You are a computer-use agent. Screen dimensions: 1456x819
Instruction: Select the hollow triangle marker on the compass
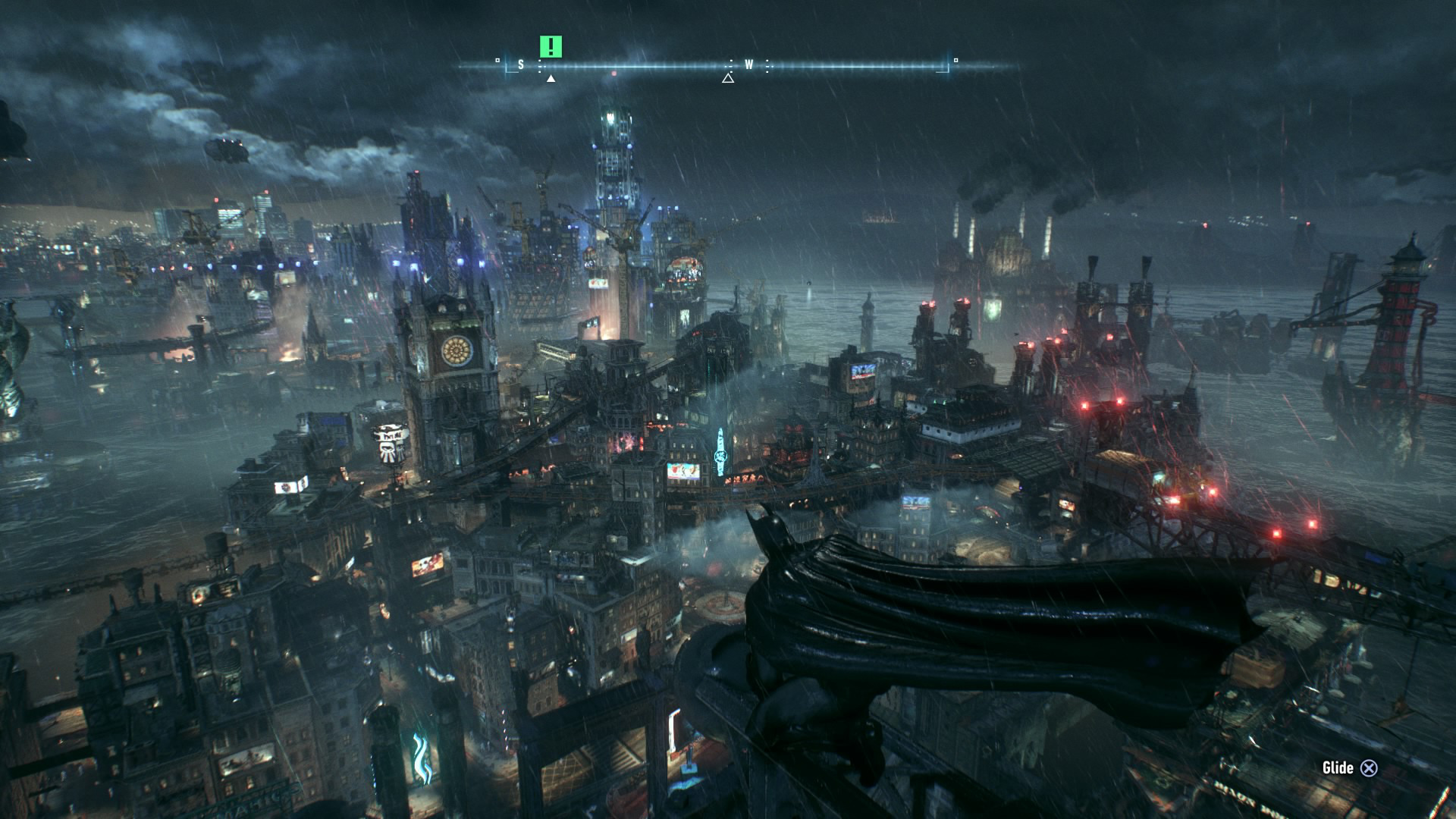(x=728, y=77)
